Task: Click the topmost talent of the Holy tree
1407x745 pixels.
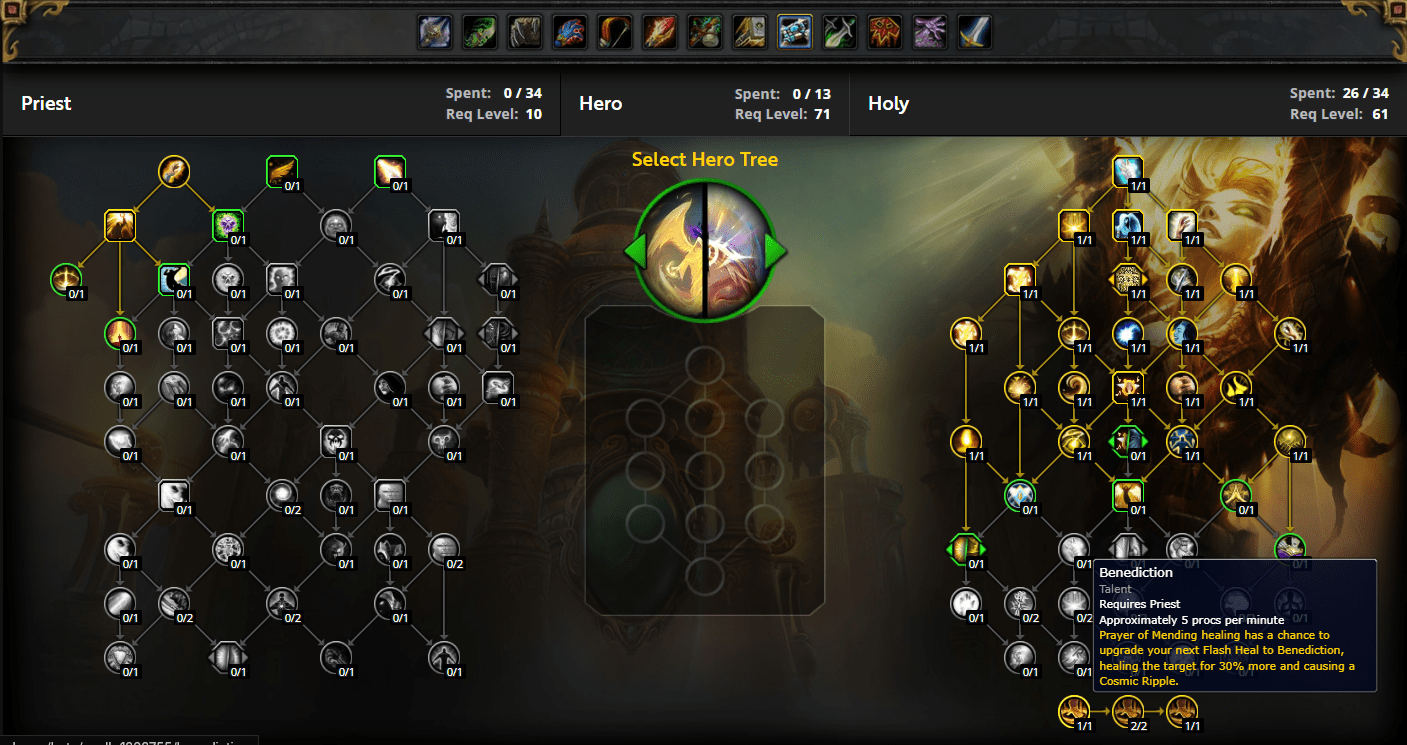Action: point(1127,170)
